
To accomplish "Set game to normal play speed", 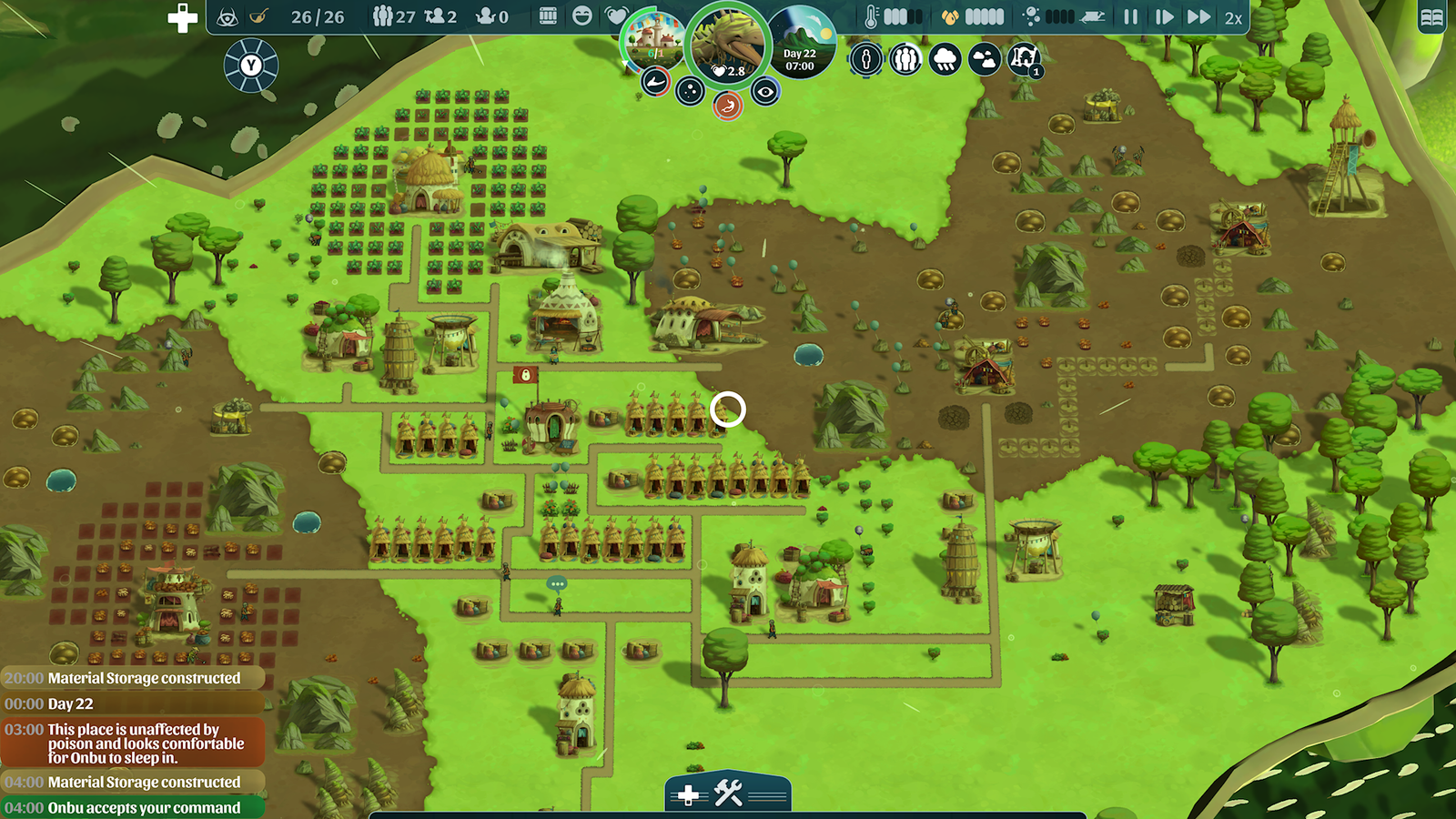I will point(1164,16).
